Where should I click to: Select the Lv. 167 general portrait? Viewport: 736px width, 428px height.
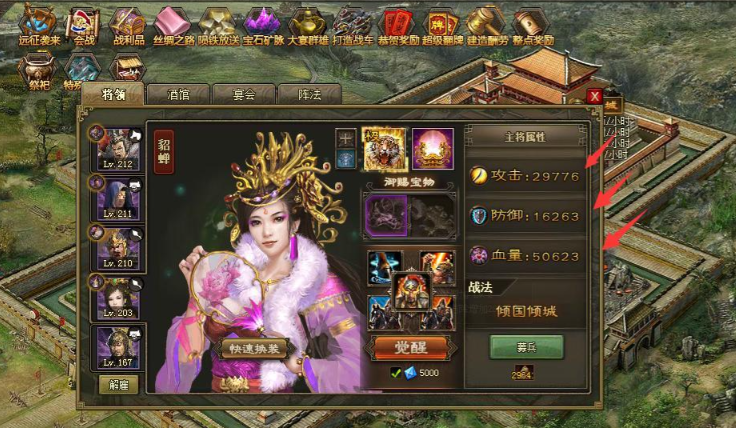point(119,348)
